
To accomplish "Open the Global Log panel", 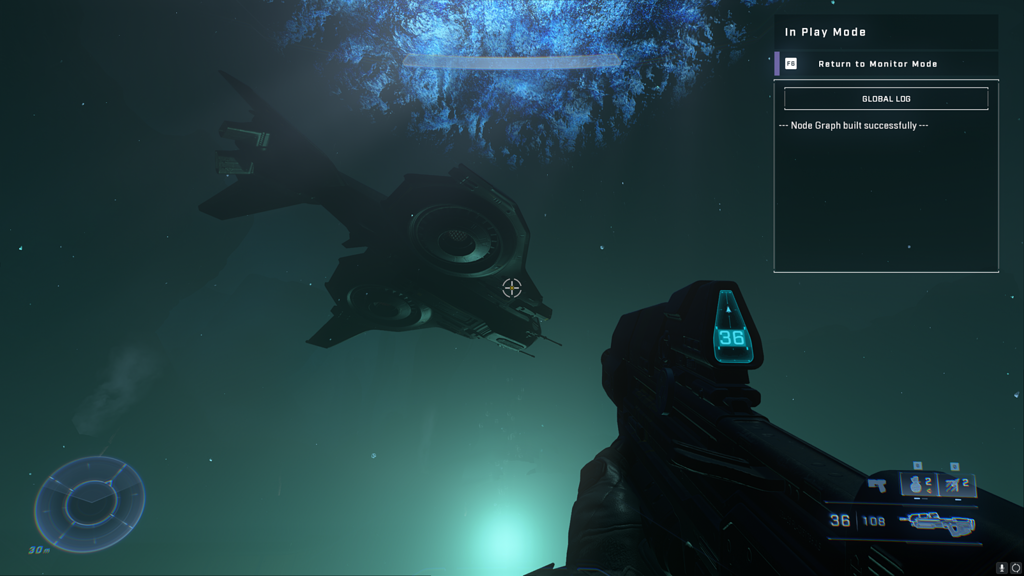I will click(886, 99).
